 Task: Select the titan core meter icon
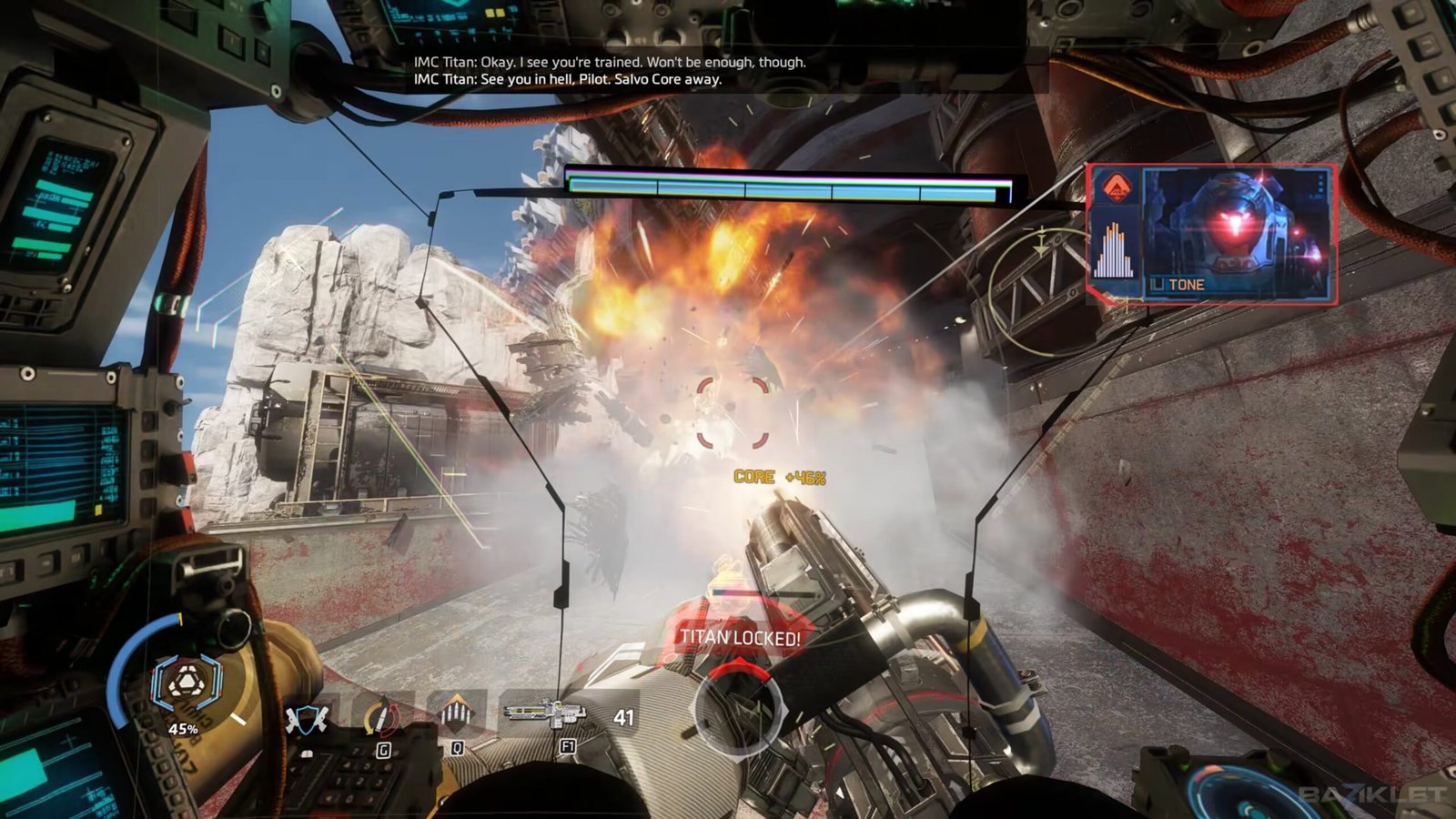point(186,684)
